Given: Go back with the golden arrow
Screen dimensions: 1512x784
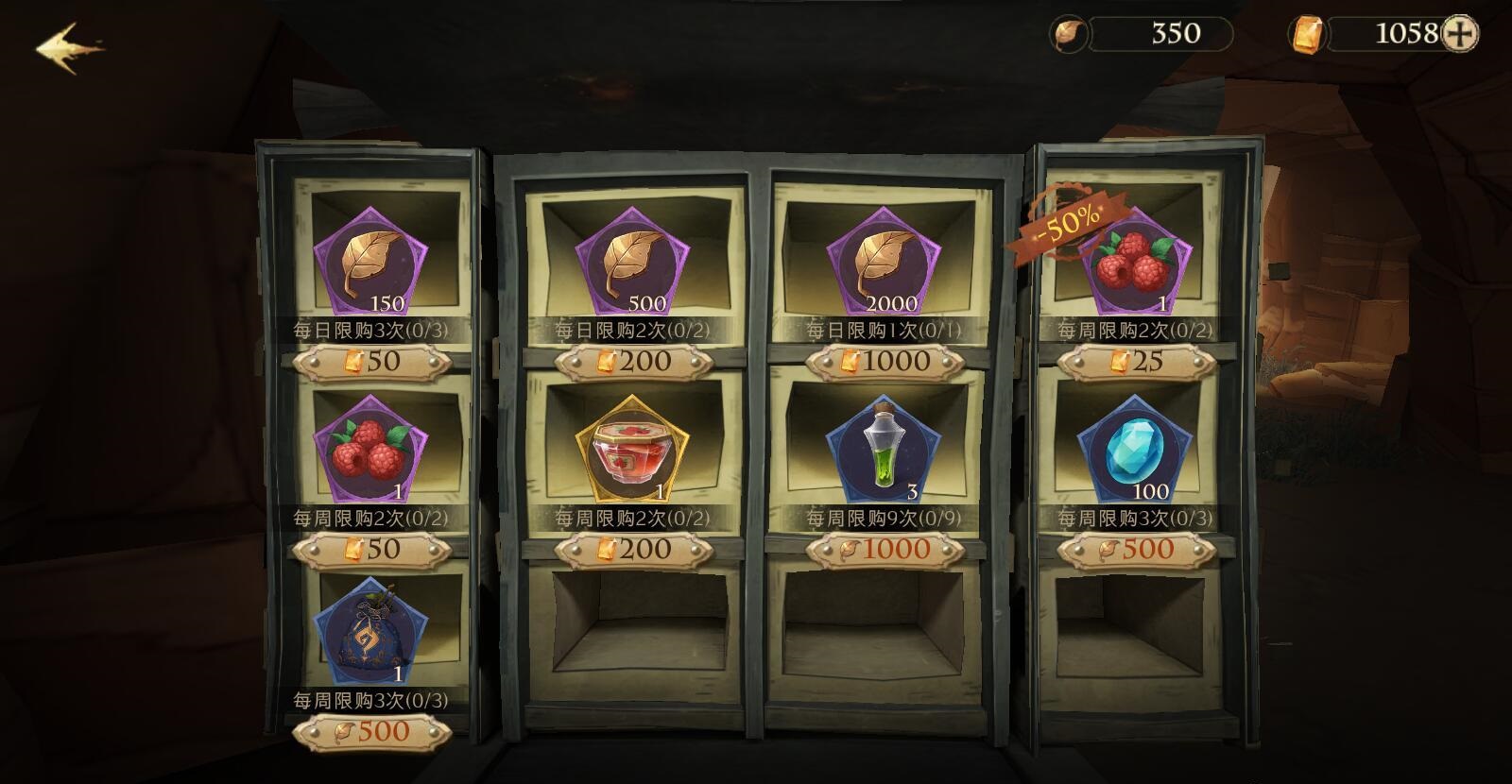Looking at the screenshot, I should click(68, 48).
